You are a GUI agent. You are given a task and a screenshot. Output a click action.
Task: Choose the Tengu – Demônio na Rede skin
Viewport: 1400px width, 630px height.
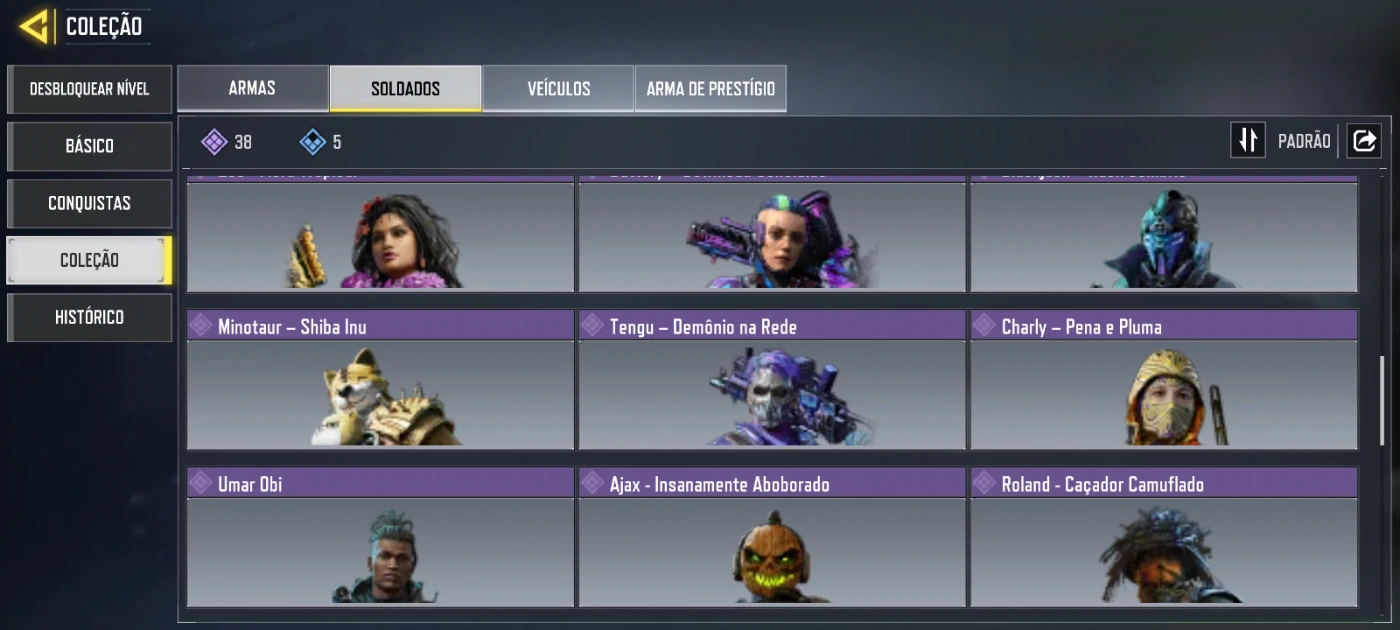pyautogui.click(x=772, y=380)
